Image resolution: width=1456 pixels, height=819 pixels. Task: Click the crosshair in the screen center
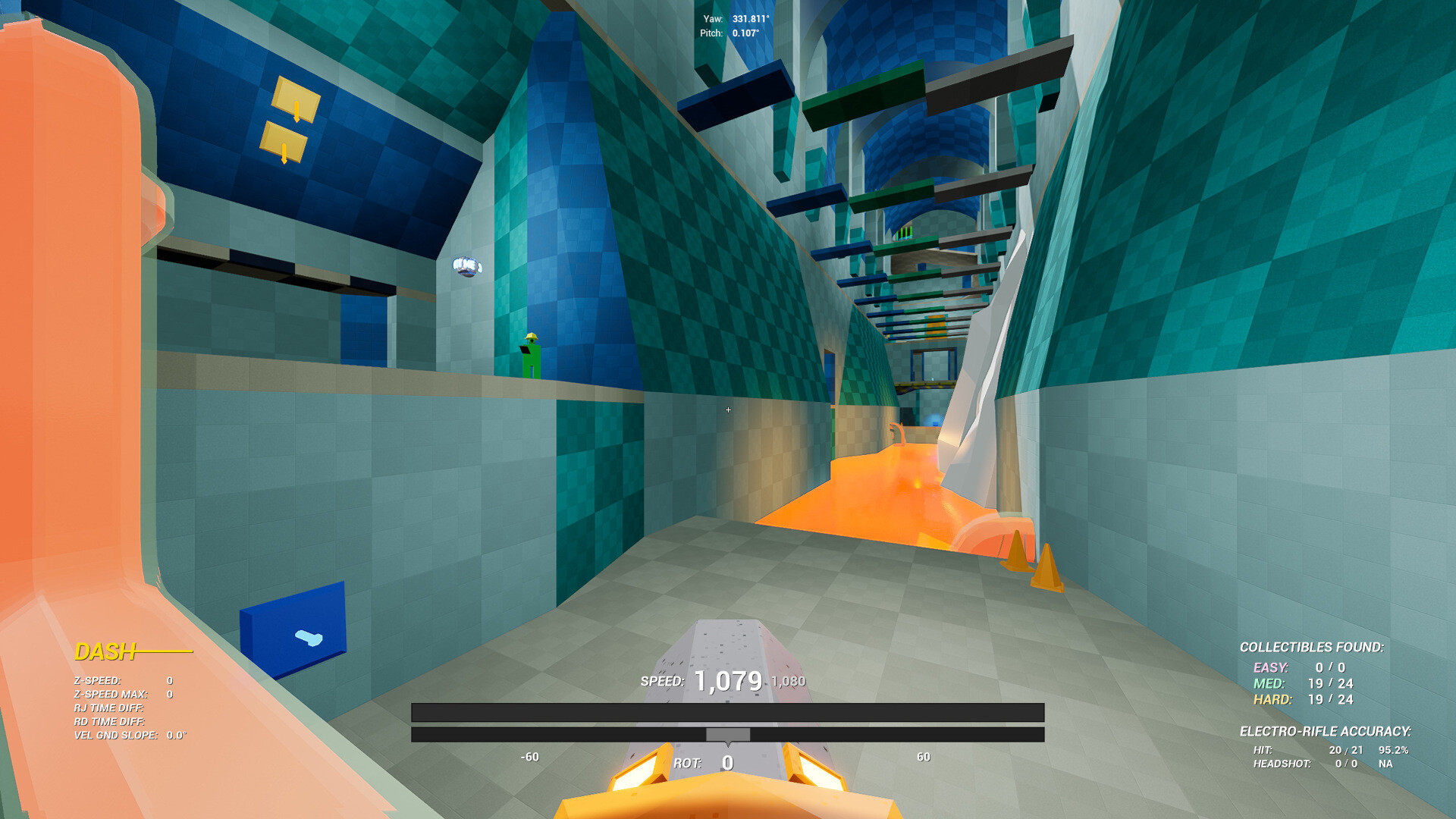coord(728,409)
